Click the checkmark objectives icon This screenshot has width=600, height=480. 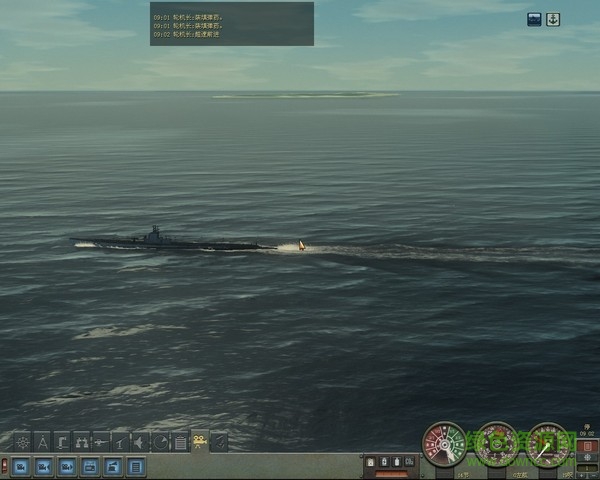coord(219,441)
